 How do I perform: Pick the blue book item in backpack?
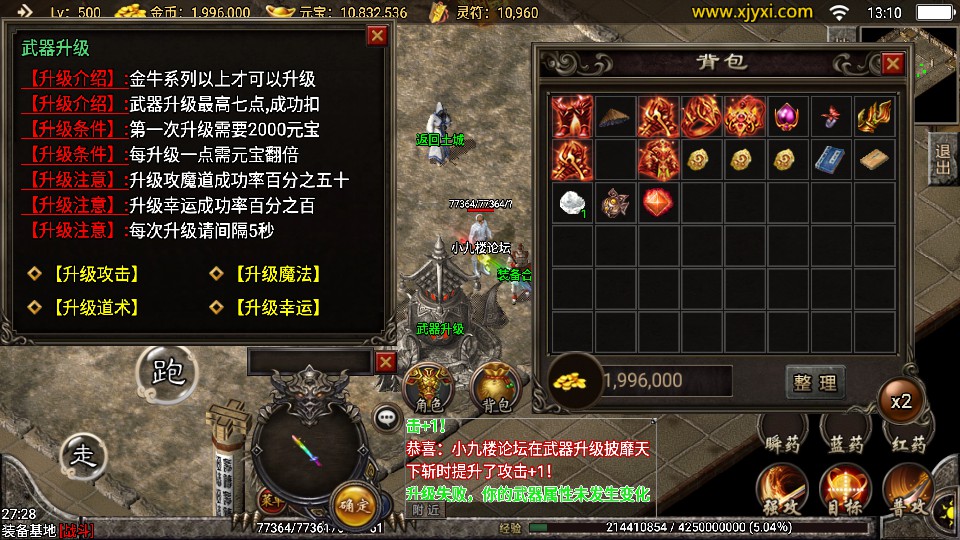[x=830, y=159]
